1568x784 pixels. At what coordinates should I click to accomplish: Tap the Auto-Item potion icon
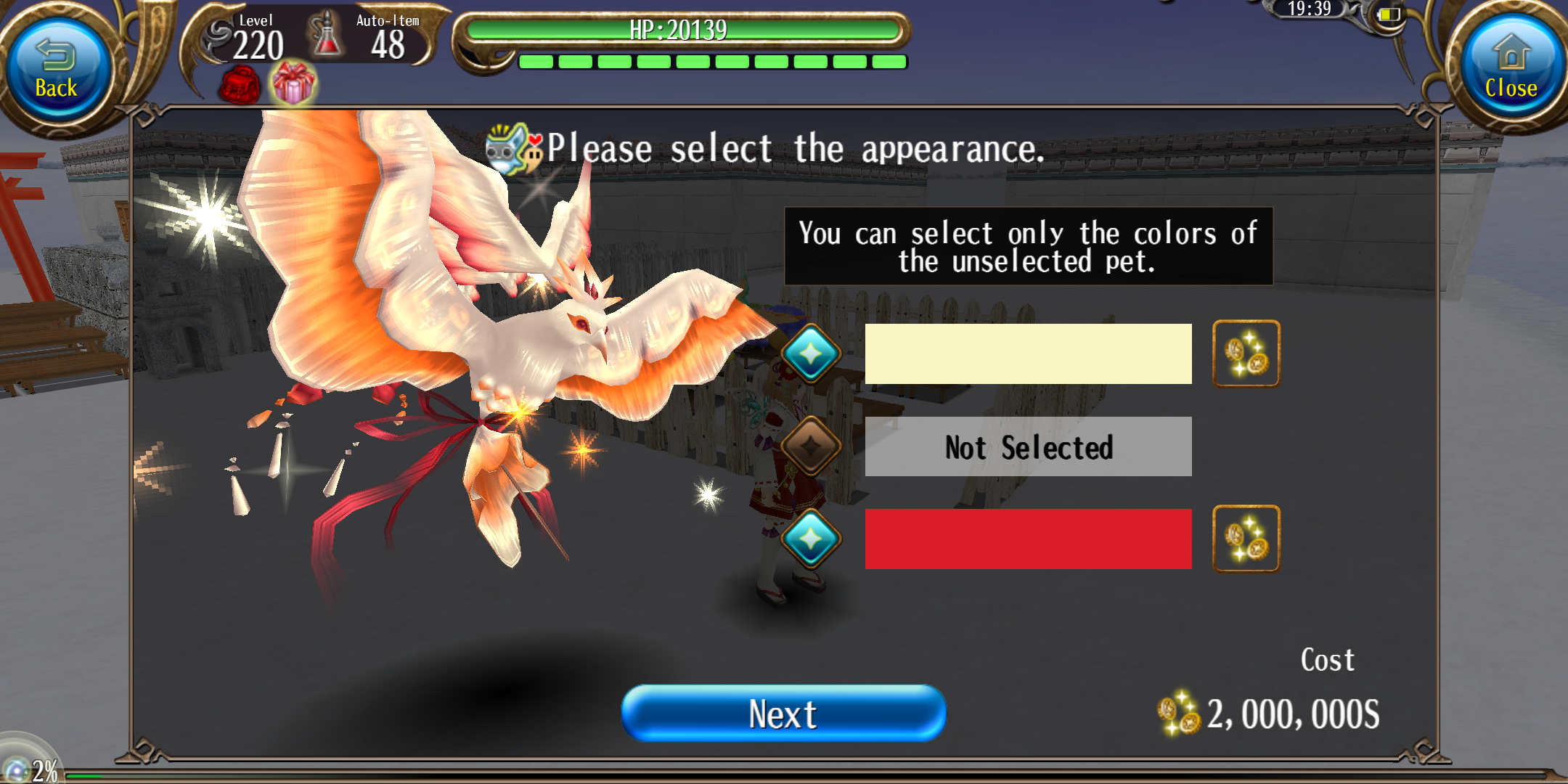[327, 36]
